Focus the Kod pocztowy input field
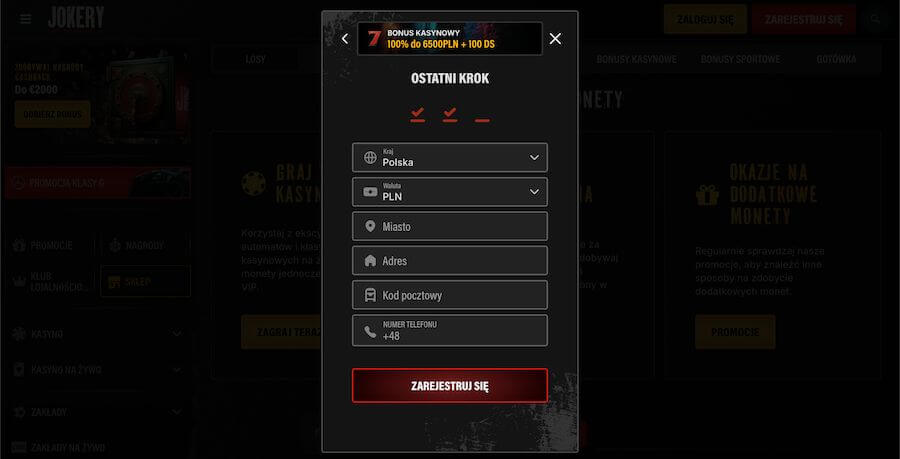900x459 pixels. (450, 295)
